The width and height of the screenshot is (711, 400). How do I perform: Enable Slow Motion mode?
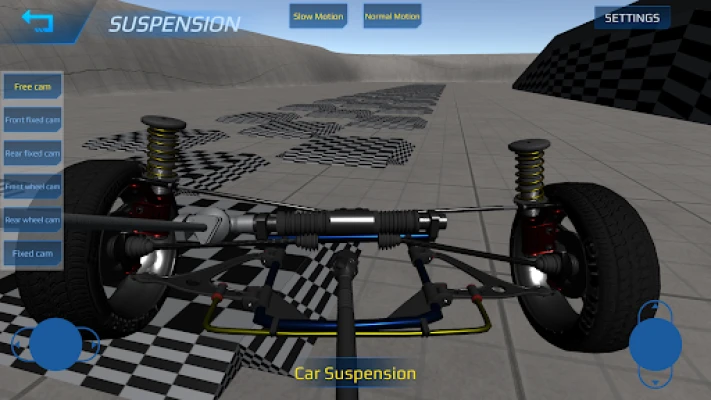tap(318, 17)
